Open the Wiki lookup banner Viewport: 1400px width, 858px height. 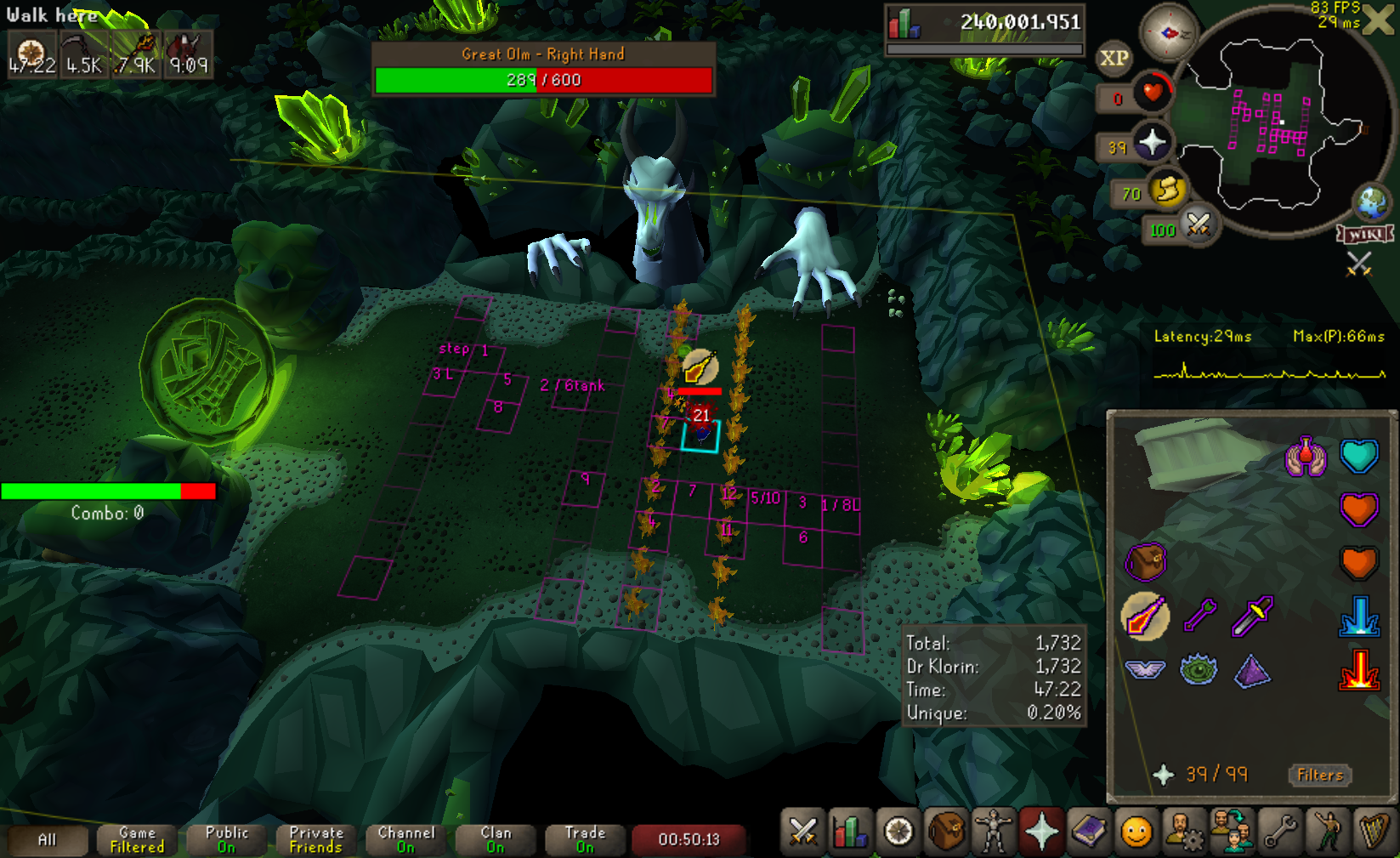pos(1365,234)
